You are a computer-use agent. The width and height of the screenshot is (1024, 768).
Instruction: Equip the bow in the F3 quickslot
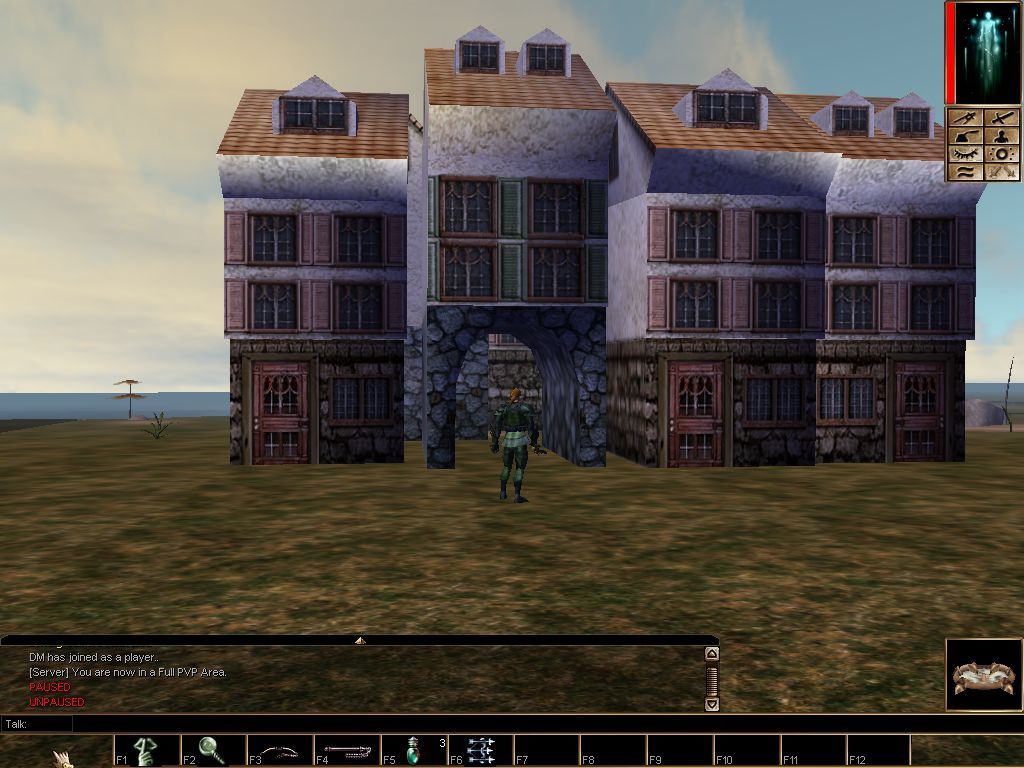[x=280, y=750]
